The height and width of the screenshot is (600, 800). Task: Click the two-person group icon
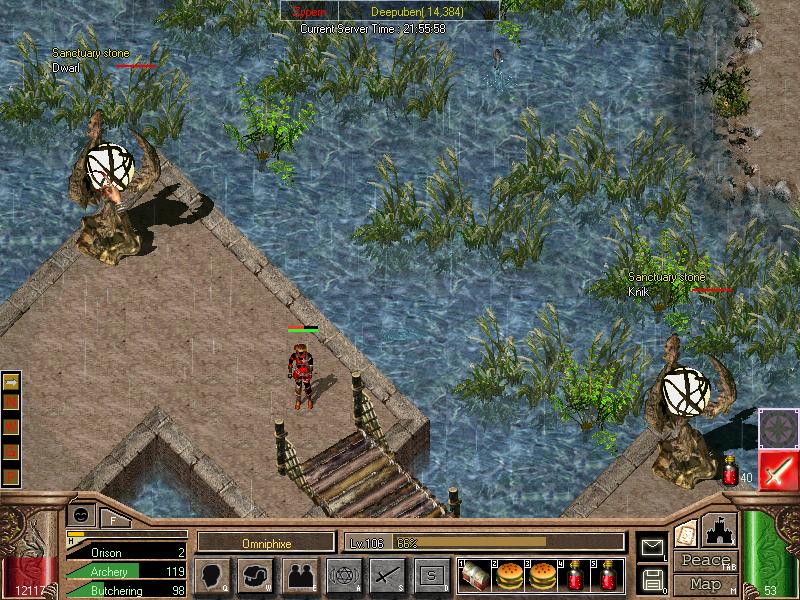(300, 576)
